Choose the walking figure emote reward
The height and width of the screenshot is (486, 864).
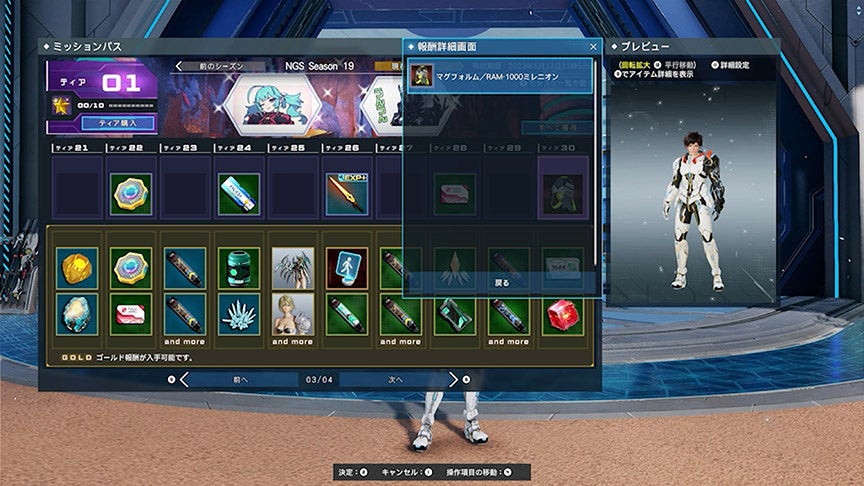pyautogui.click(x=347, y=268)
